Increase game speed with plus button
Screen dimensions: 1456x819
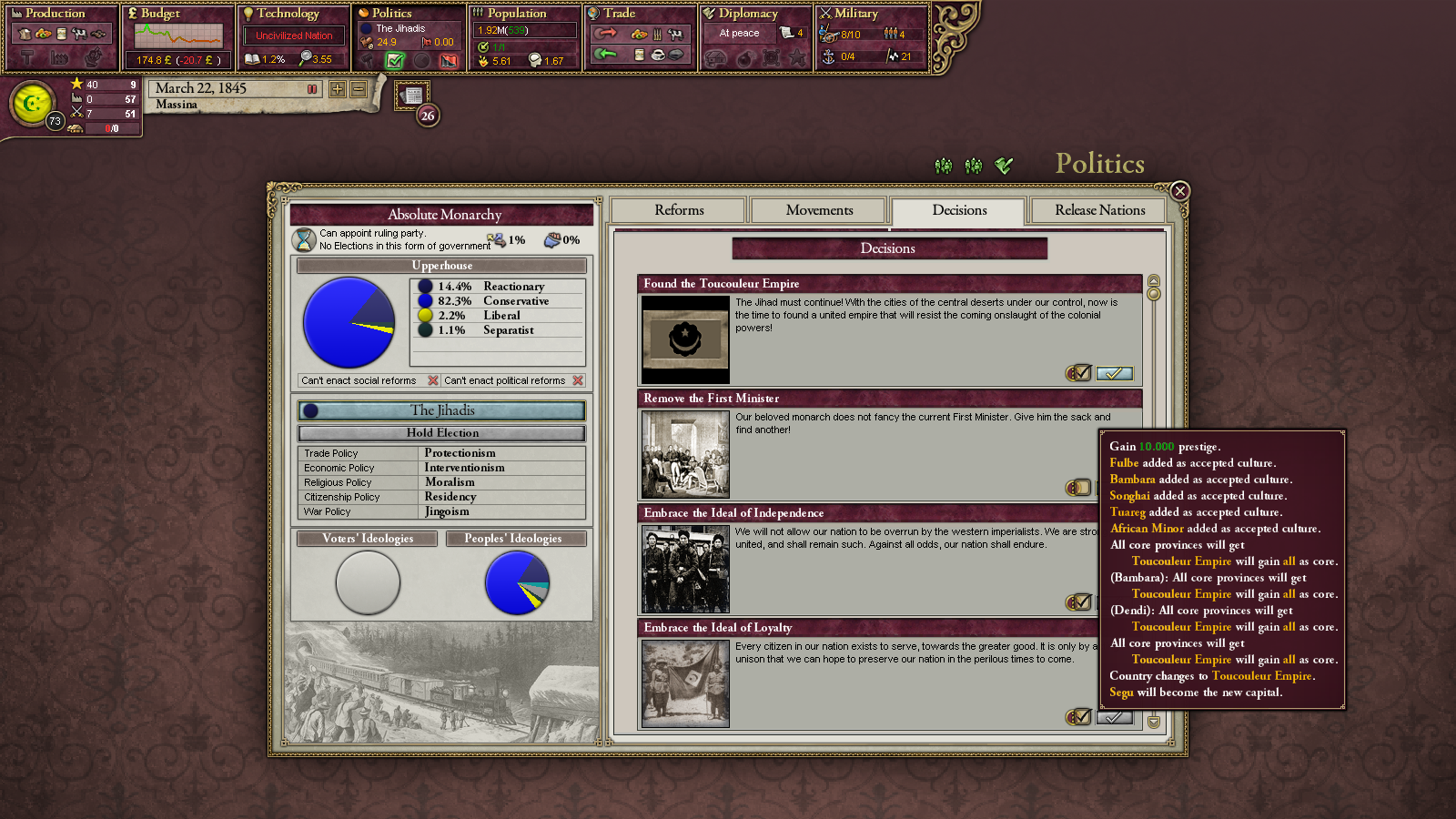click(x=338, y=89)
